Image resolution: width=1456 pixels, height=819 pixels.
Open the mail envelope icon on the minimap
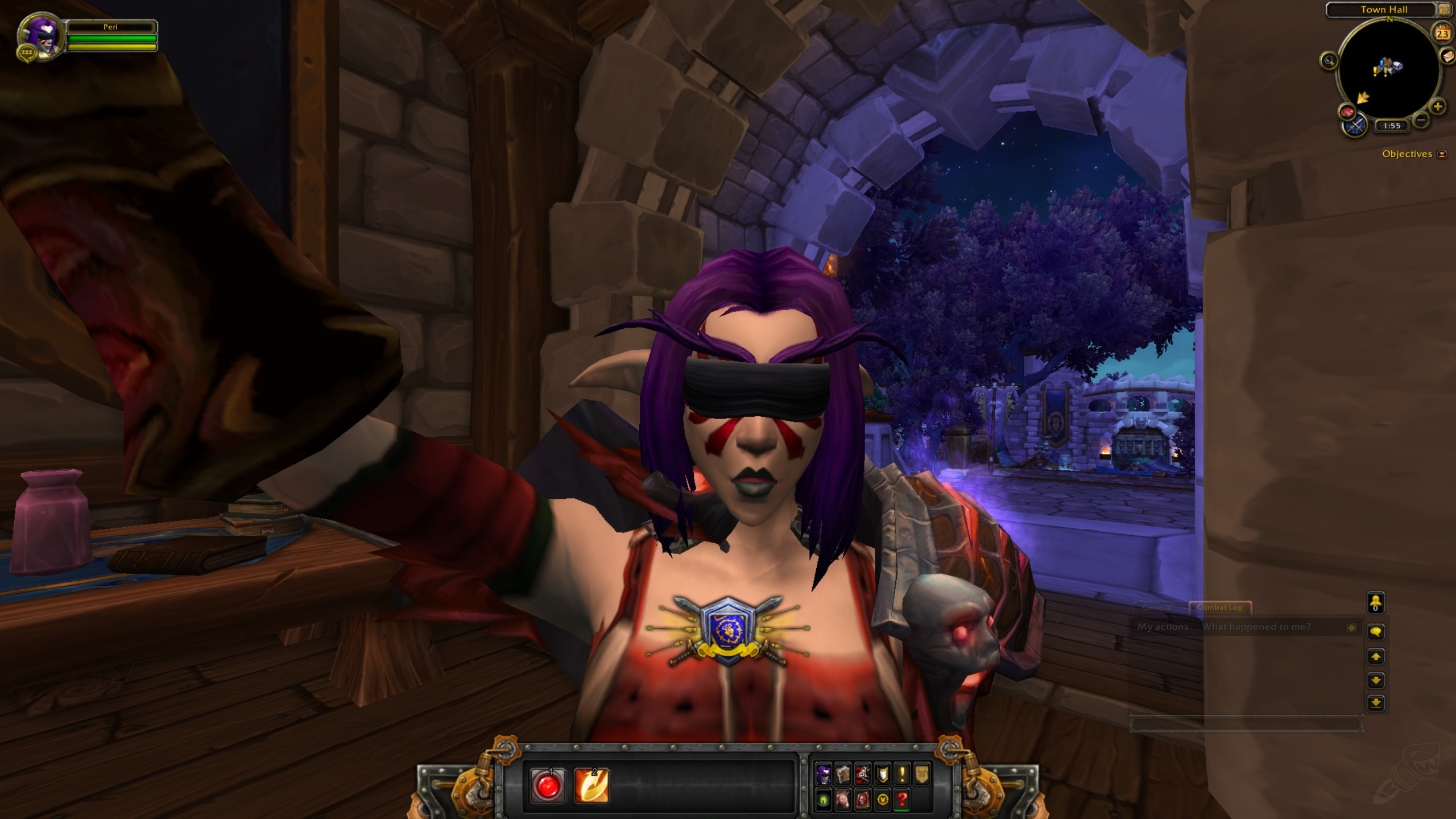point(1448,56)
